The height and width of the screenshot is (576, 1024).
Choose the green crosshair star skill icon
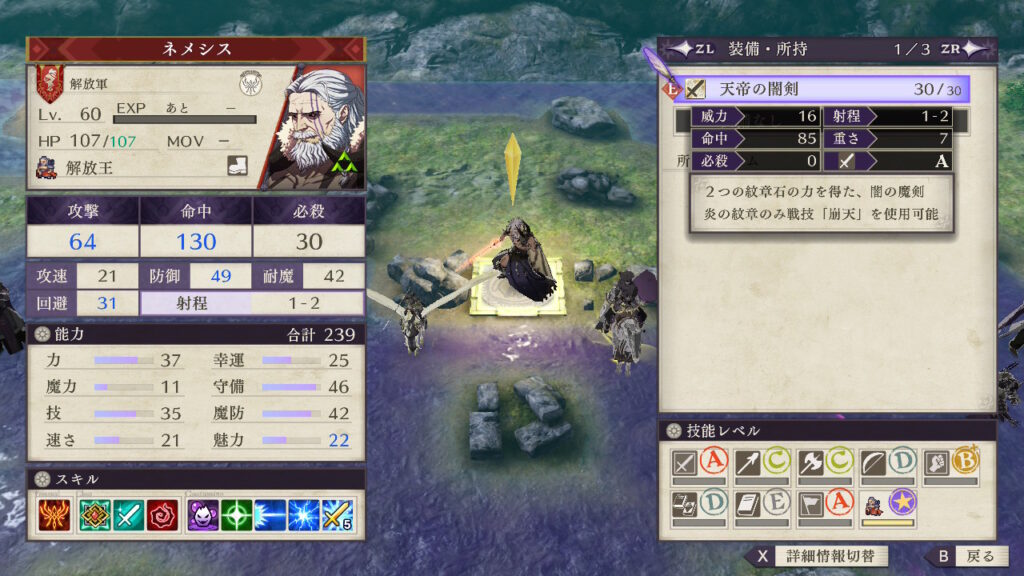(x=236, y=515)
